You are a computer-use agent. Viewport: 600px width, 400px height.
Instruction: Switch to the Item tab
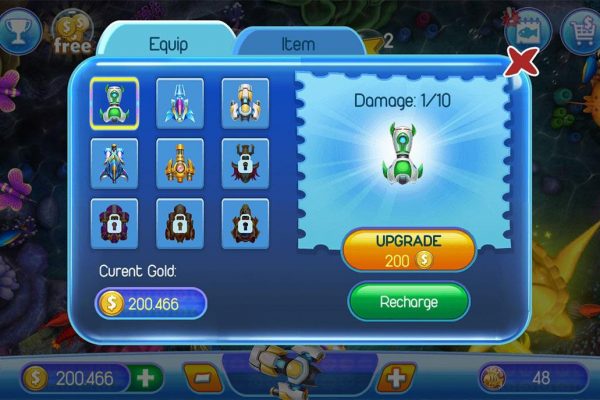[298, 44]
